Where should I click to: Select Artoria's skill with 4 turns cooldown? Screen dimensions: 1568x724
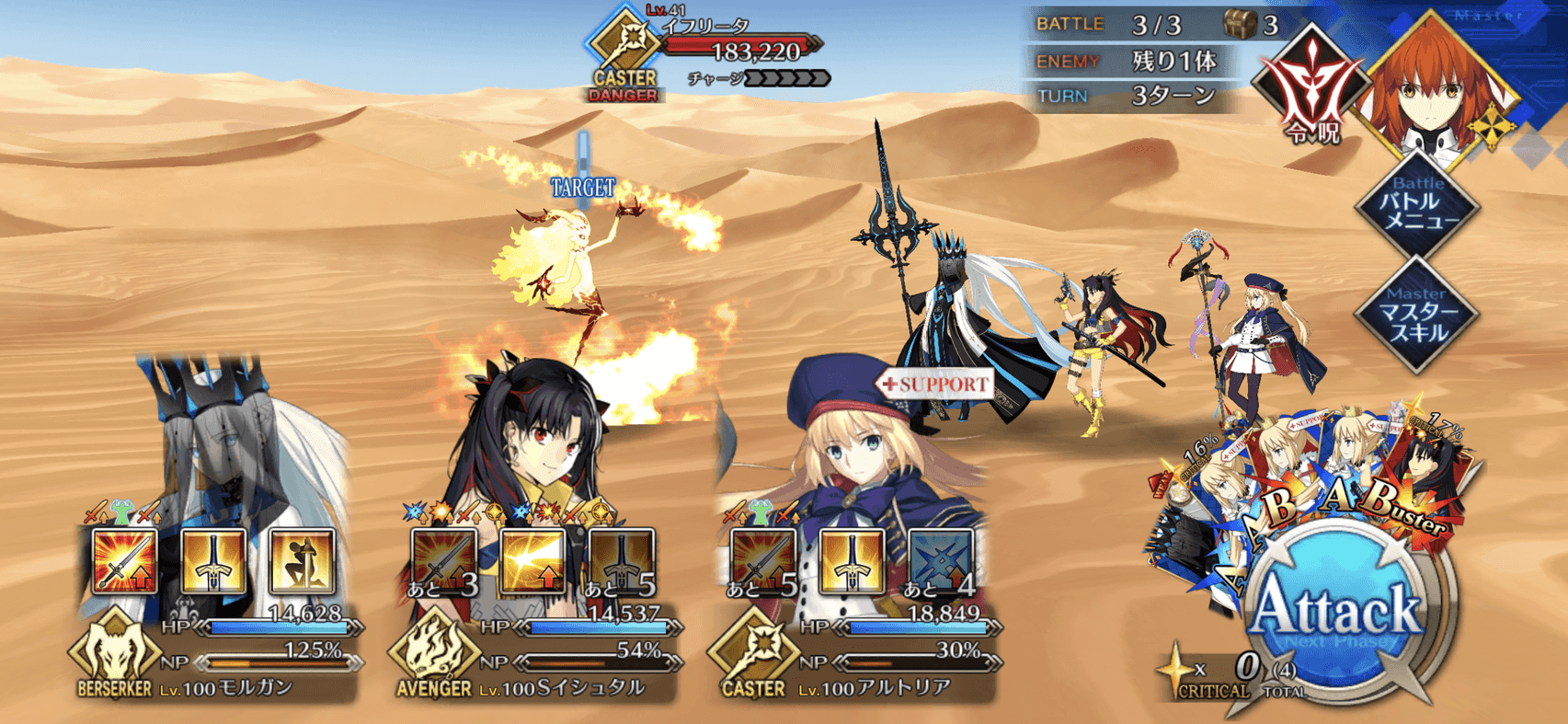click(x=940, y=560)
